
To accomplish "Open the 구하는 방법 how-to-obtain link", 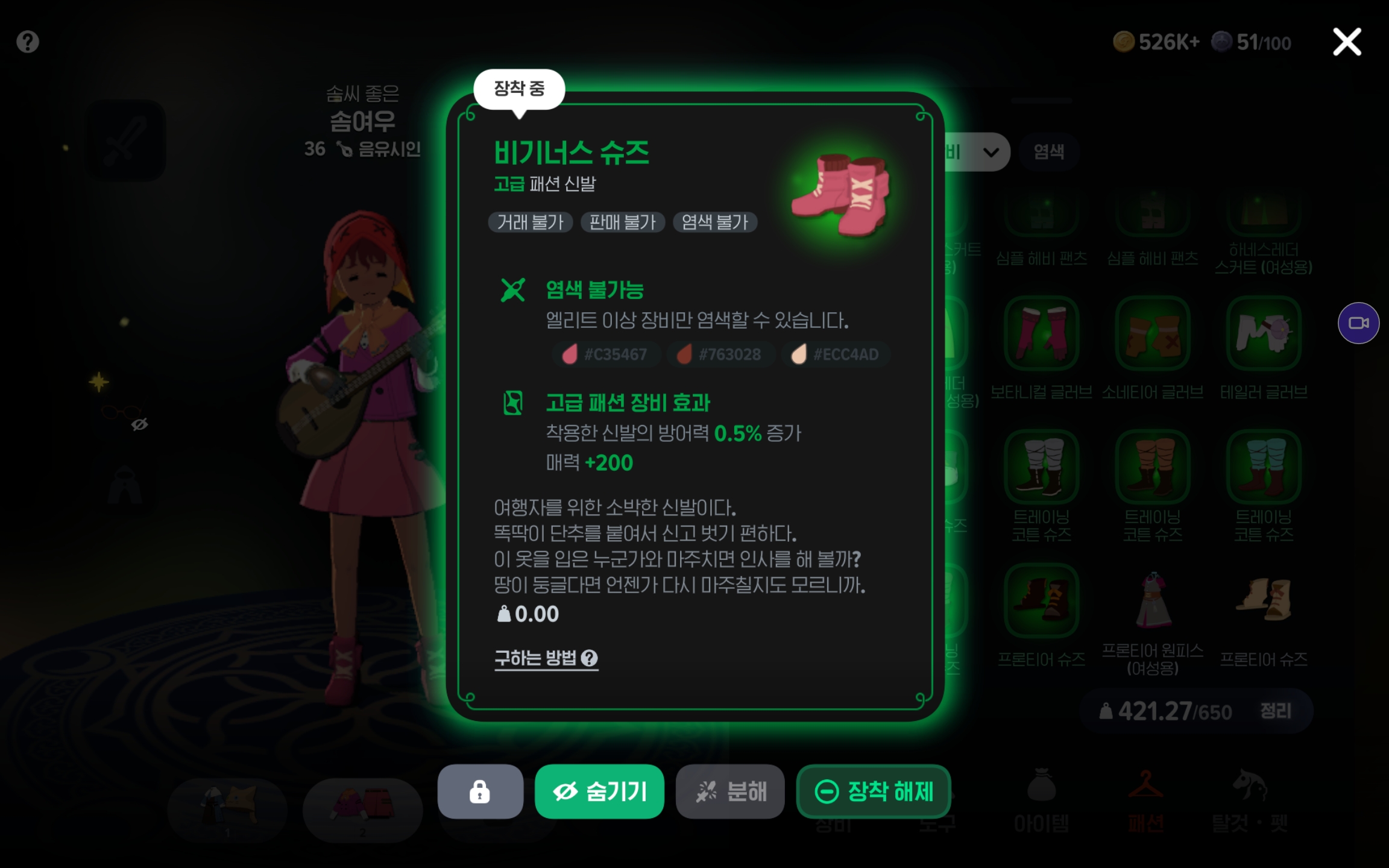I will (546, 658).
